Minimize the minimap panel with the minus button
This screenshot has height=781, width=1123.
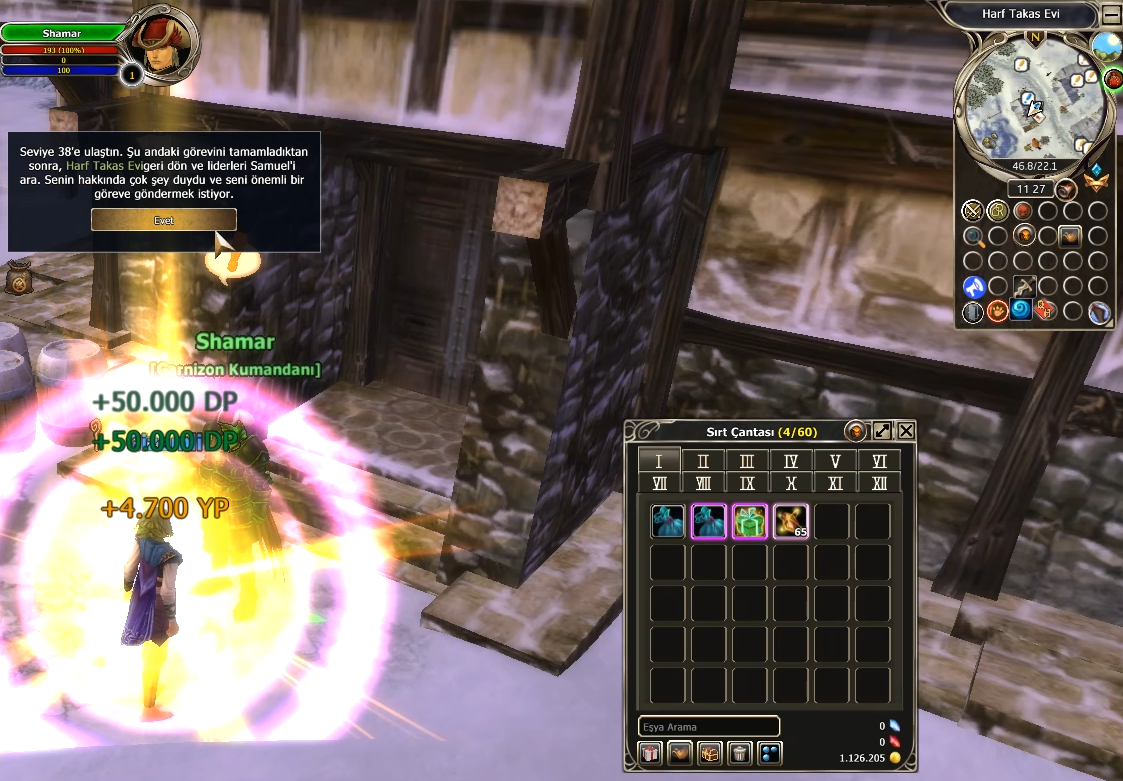(x=1111, y=15)
